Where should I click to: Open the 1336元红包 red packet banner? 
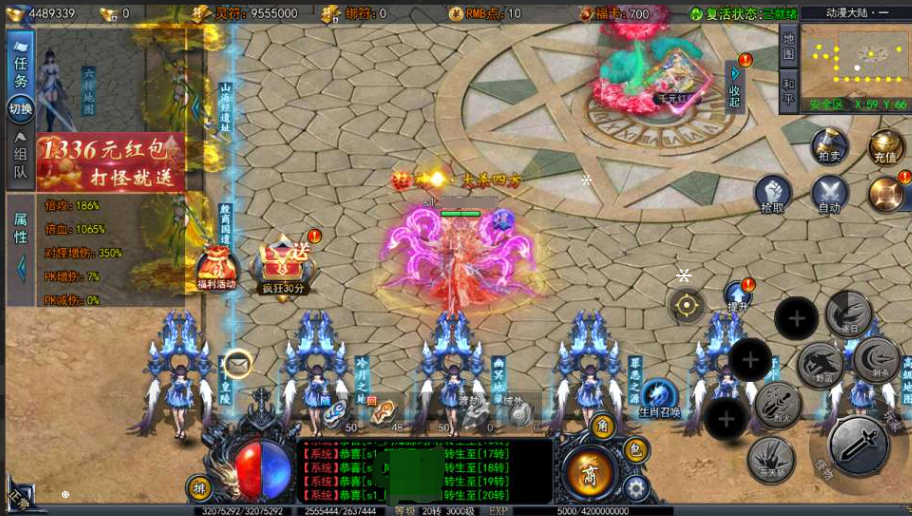click(110, 163)
